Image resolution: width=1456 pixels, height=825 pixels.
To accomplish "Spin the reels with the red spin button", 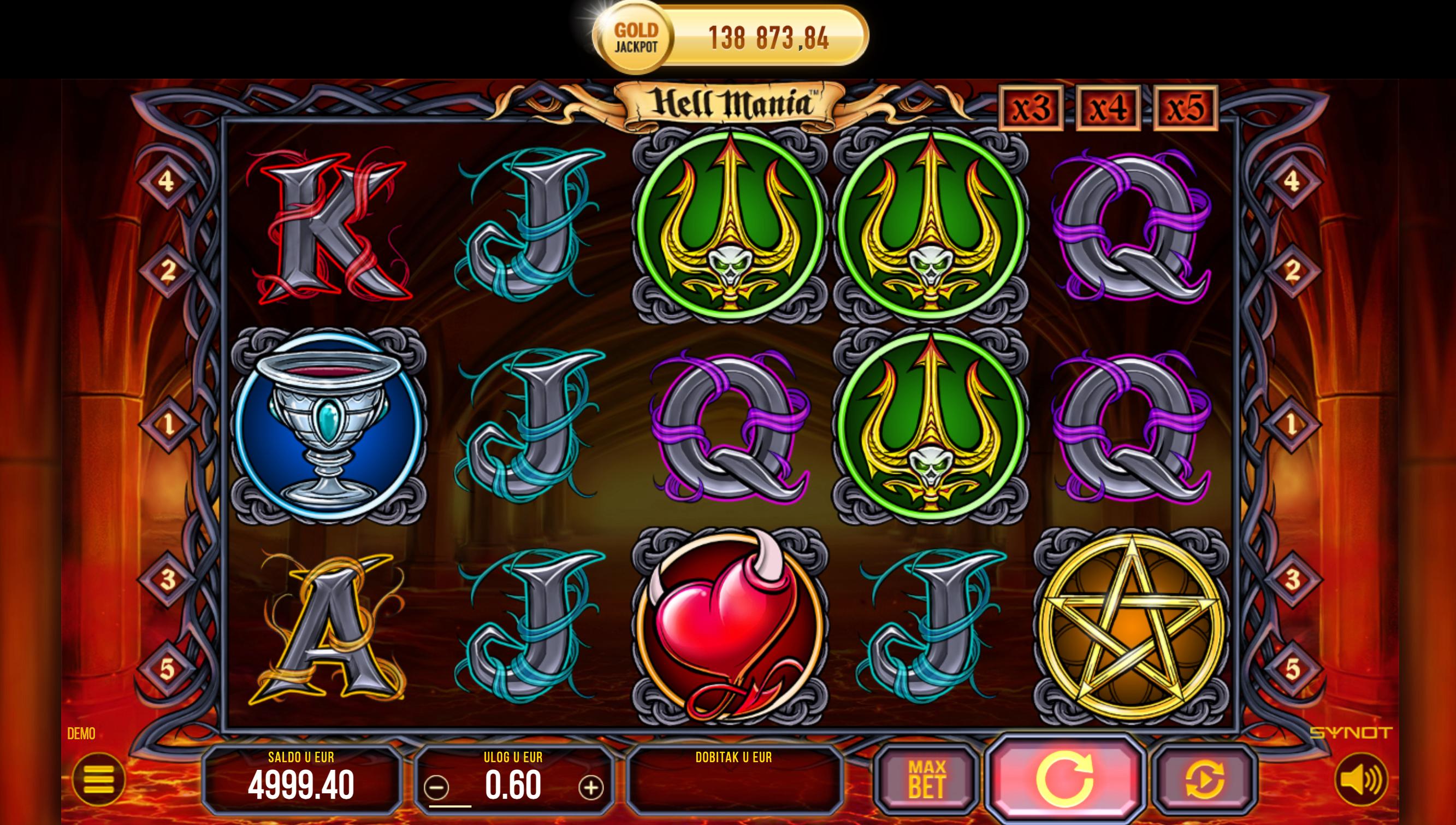I will (x=1064, y=780).
